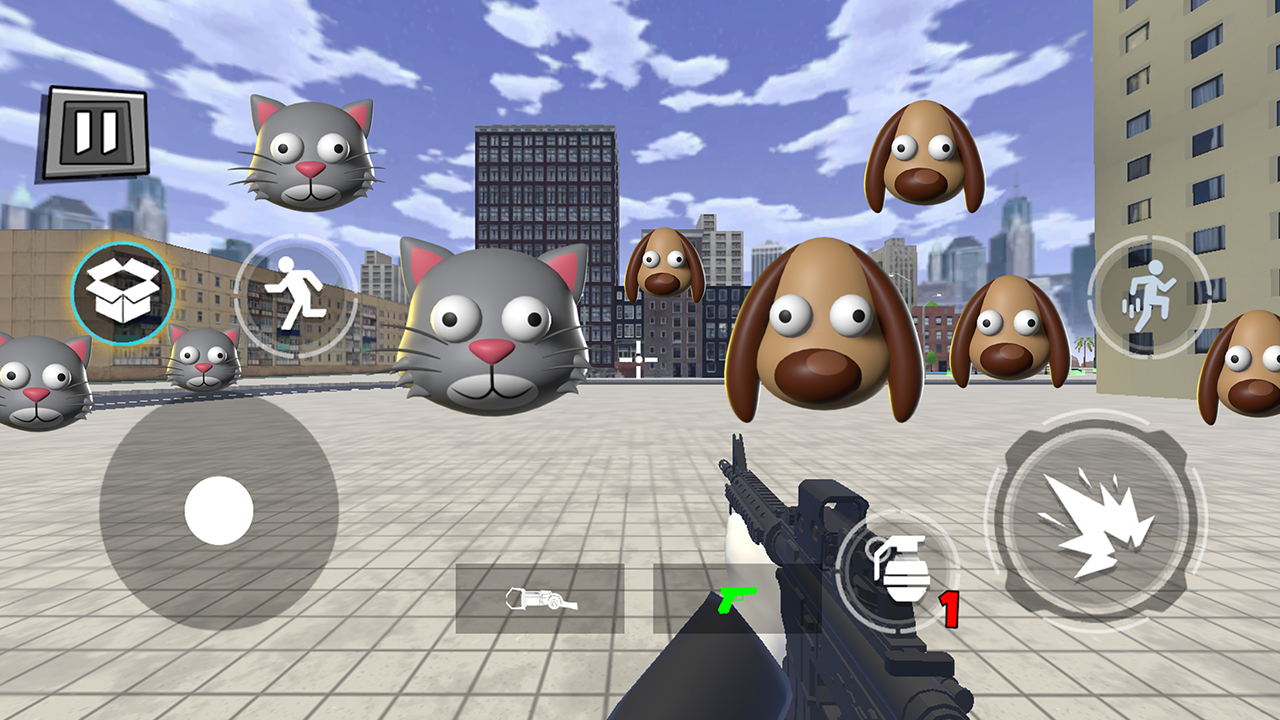Pause the game with the pause button

(x=95, y=133)
